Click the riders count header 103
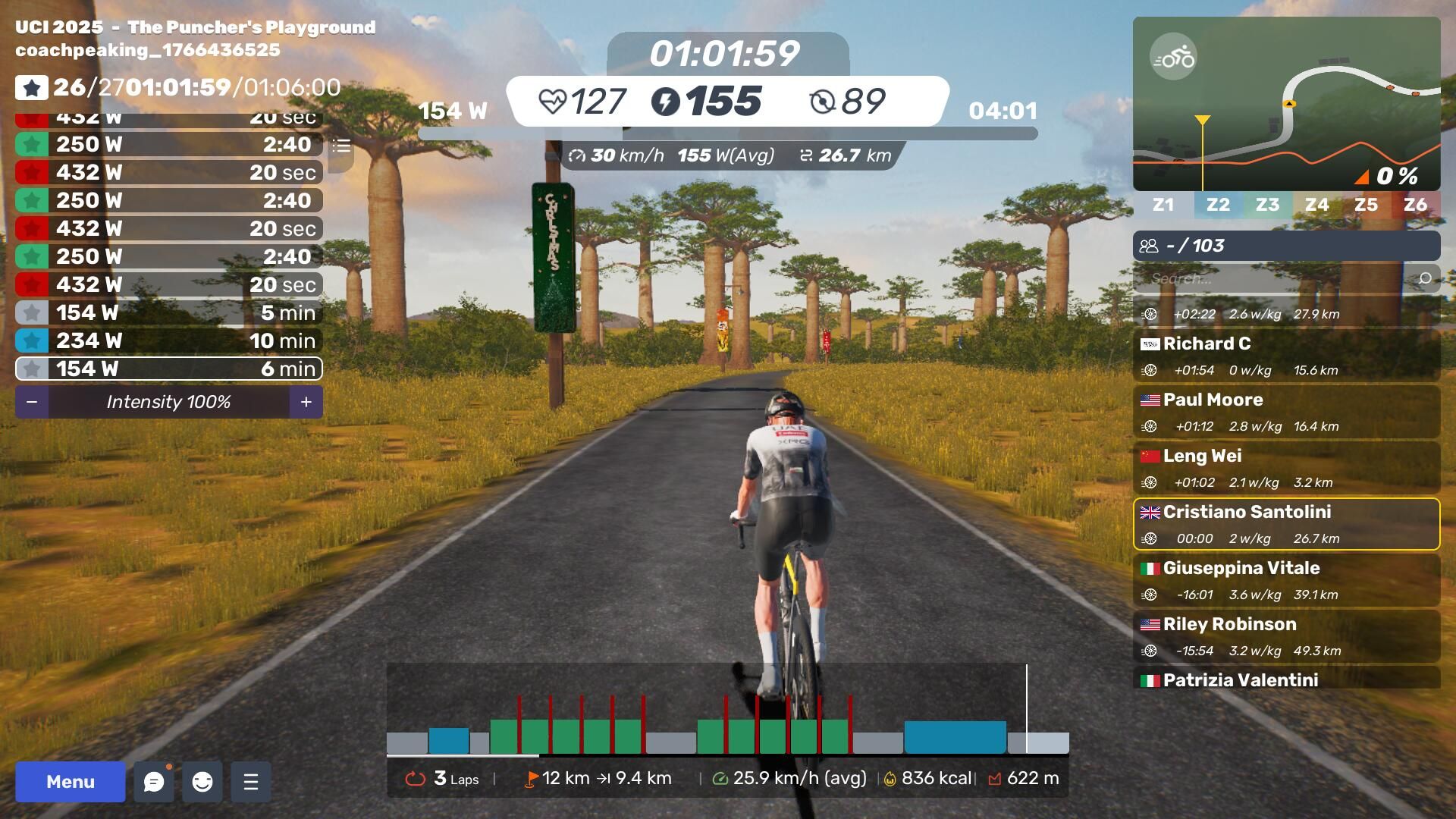 point(1286,246)
